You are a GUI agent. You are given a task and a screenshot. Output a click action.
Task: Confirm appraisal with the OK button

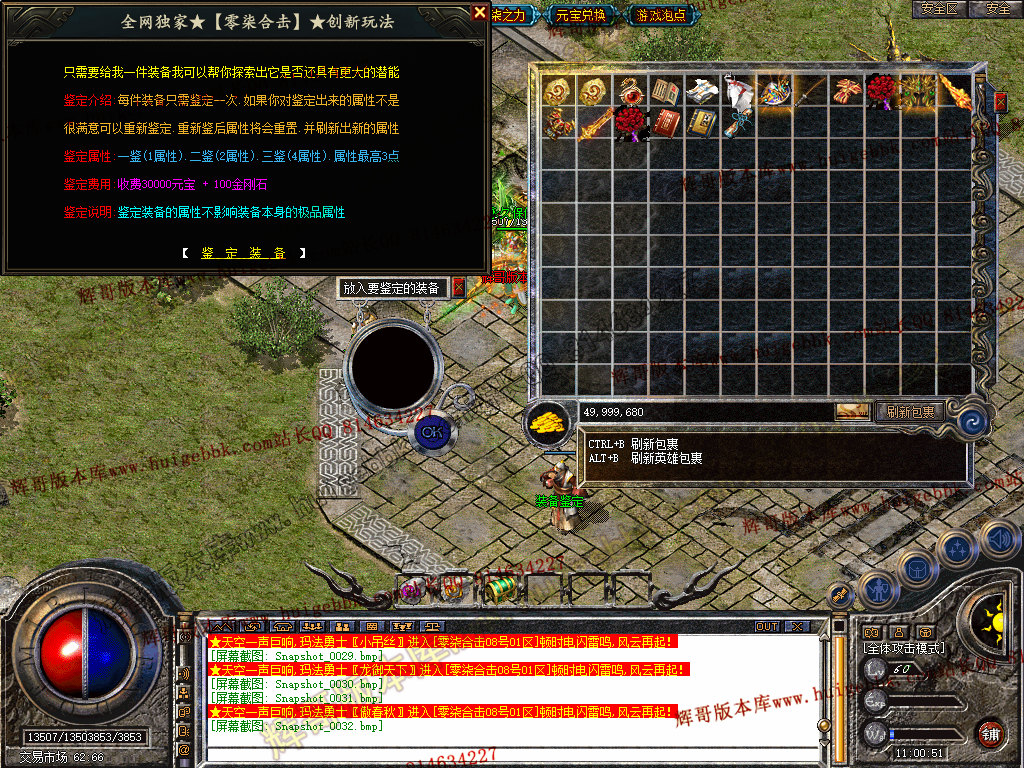click(431, 432)
